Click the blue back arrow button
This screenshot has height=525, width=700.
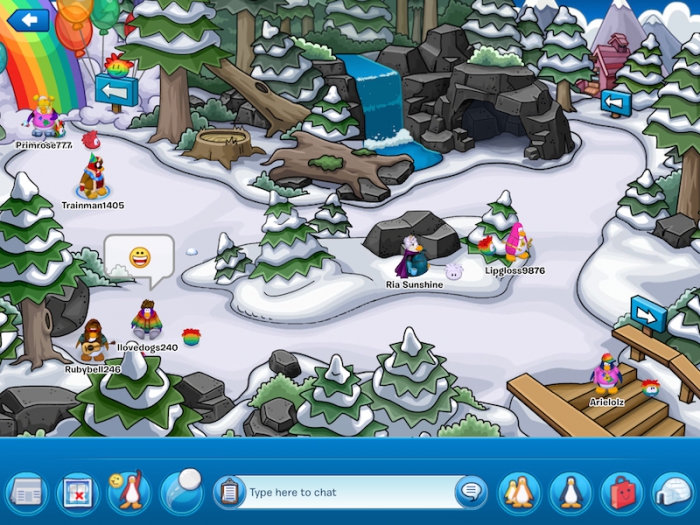28,19
